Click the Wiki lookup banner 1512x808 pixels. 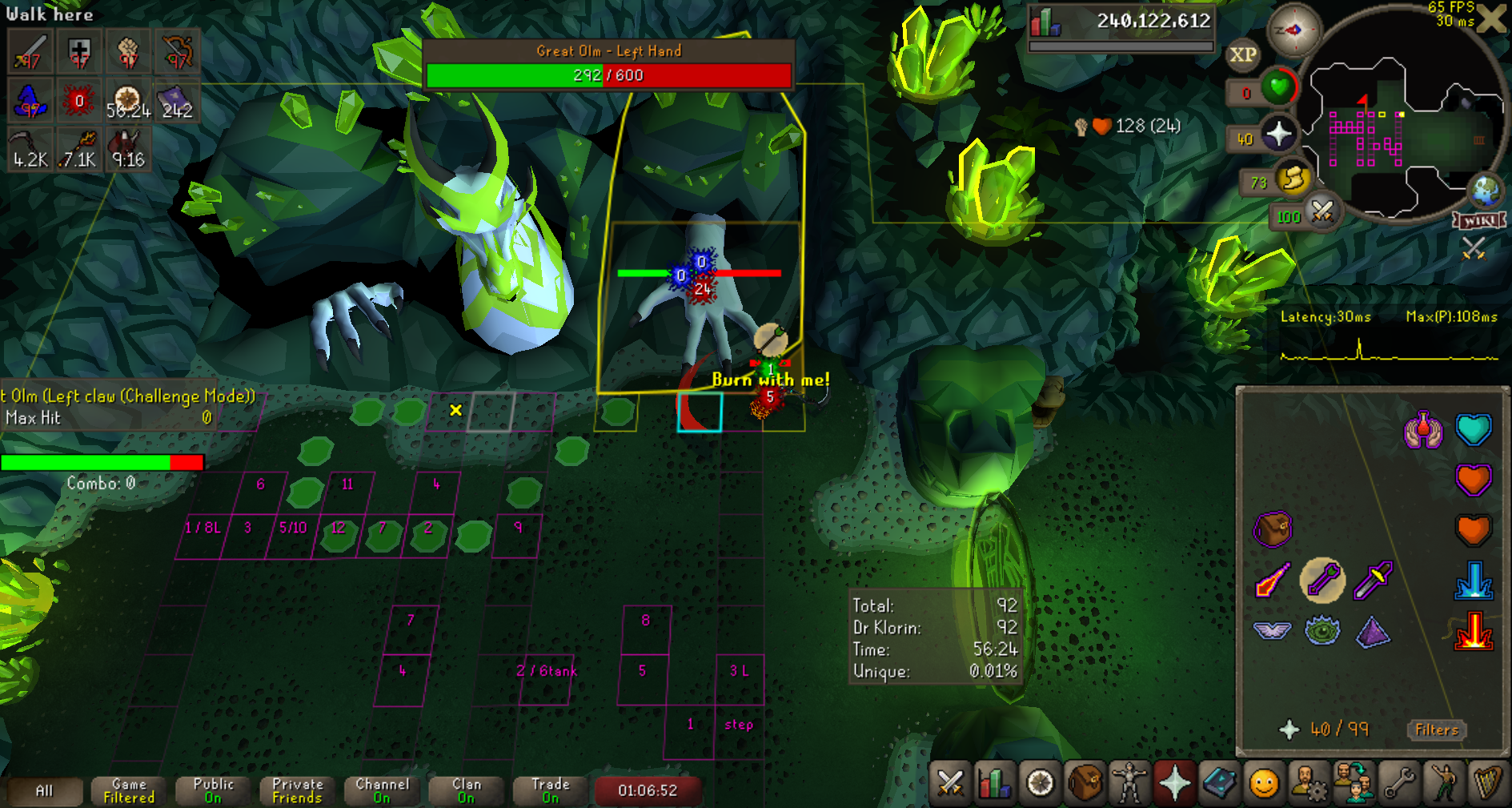pos(1479,220)
